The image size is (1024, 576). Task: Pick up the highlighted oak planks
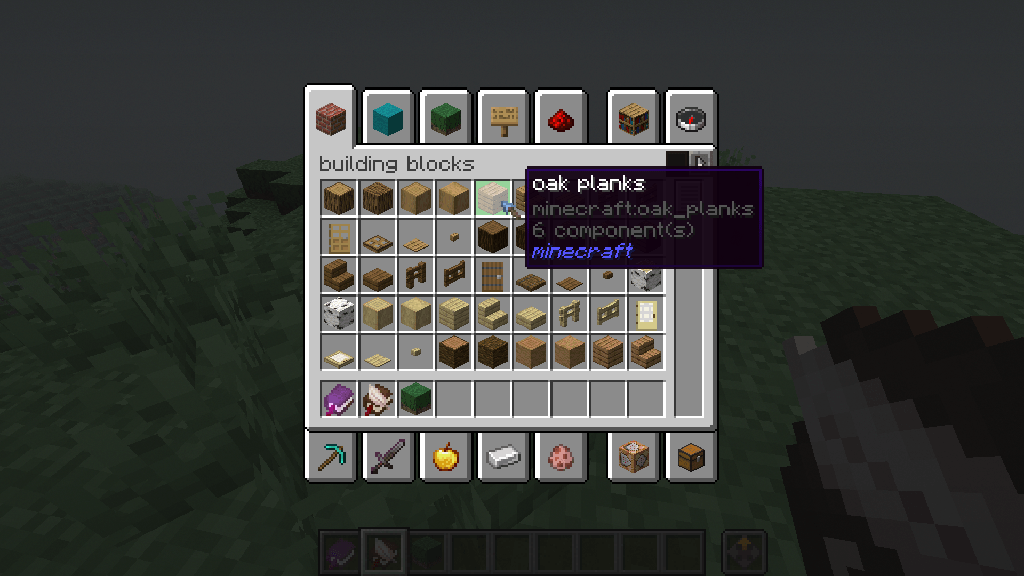[x=492, y=198]
